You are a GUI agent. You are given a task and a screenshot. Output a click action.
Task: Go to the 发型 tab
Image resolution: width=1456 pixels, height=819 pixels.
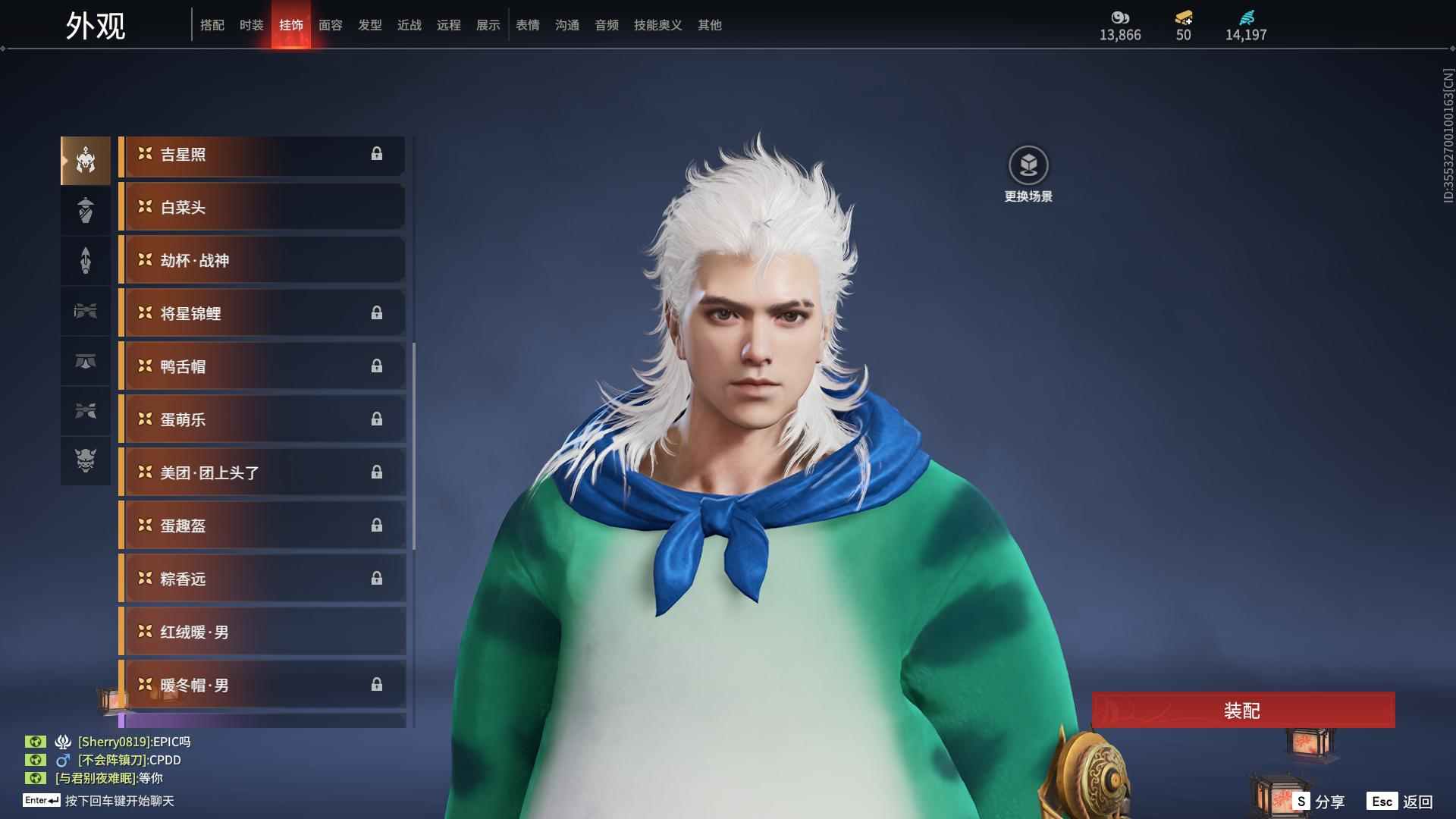pos(370,25)
